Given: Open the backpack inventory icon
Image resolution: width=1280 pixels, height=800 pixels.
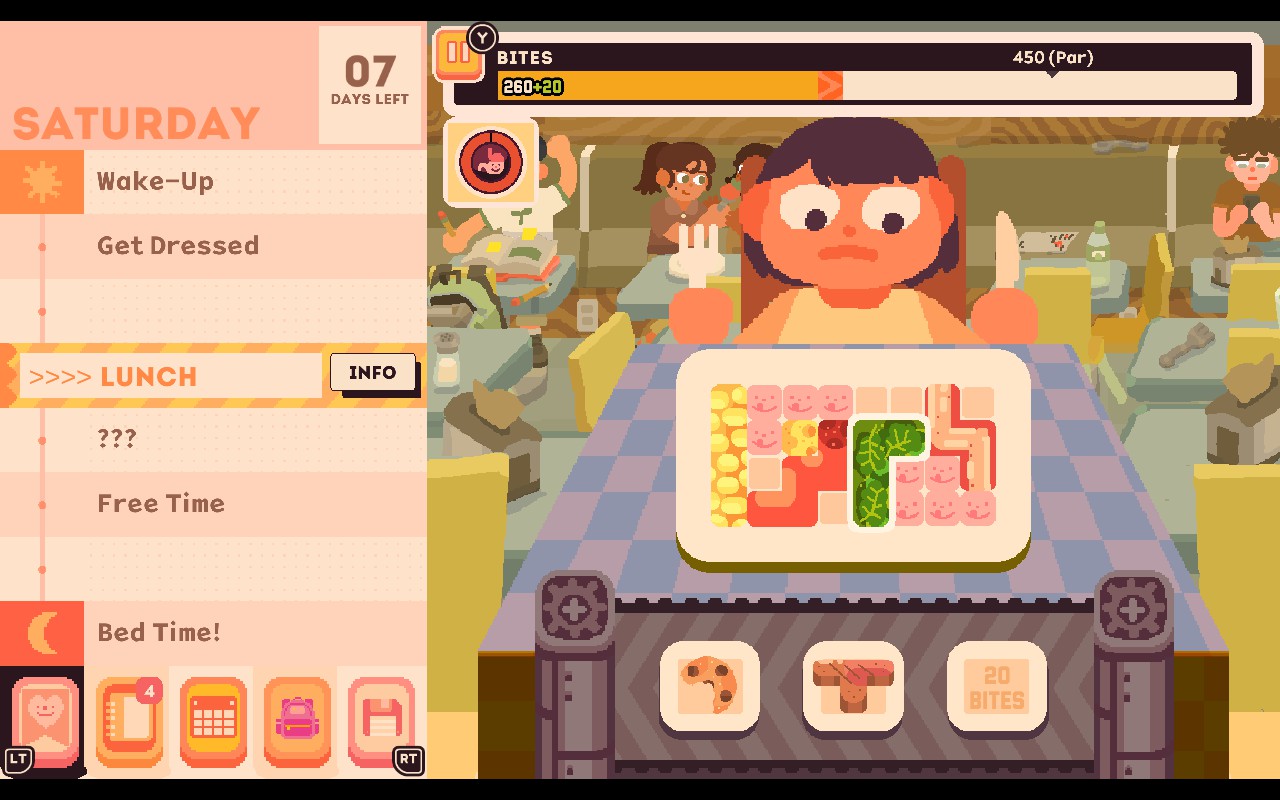Looking at the screenshot, I should point(296,717).
